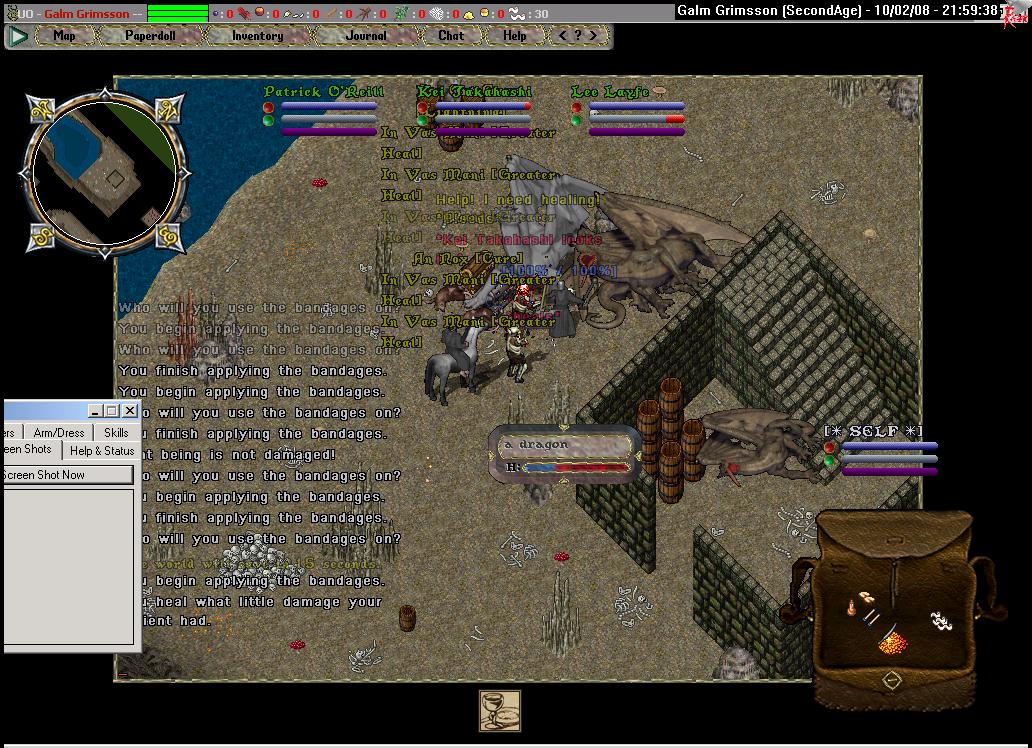Click the green play arrow on the menu bar
This screenshot has height=748, width=1032.
(x=18, y=36)
